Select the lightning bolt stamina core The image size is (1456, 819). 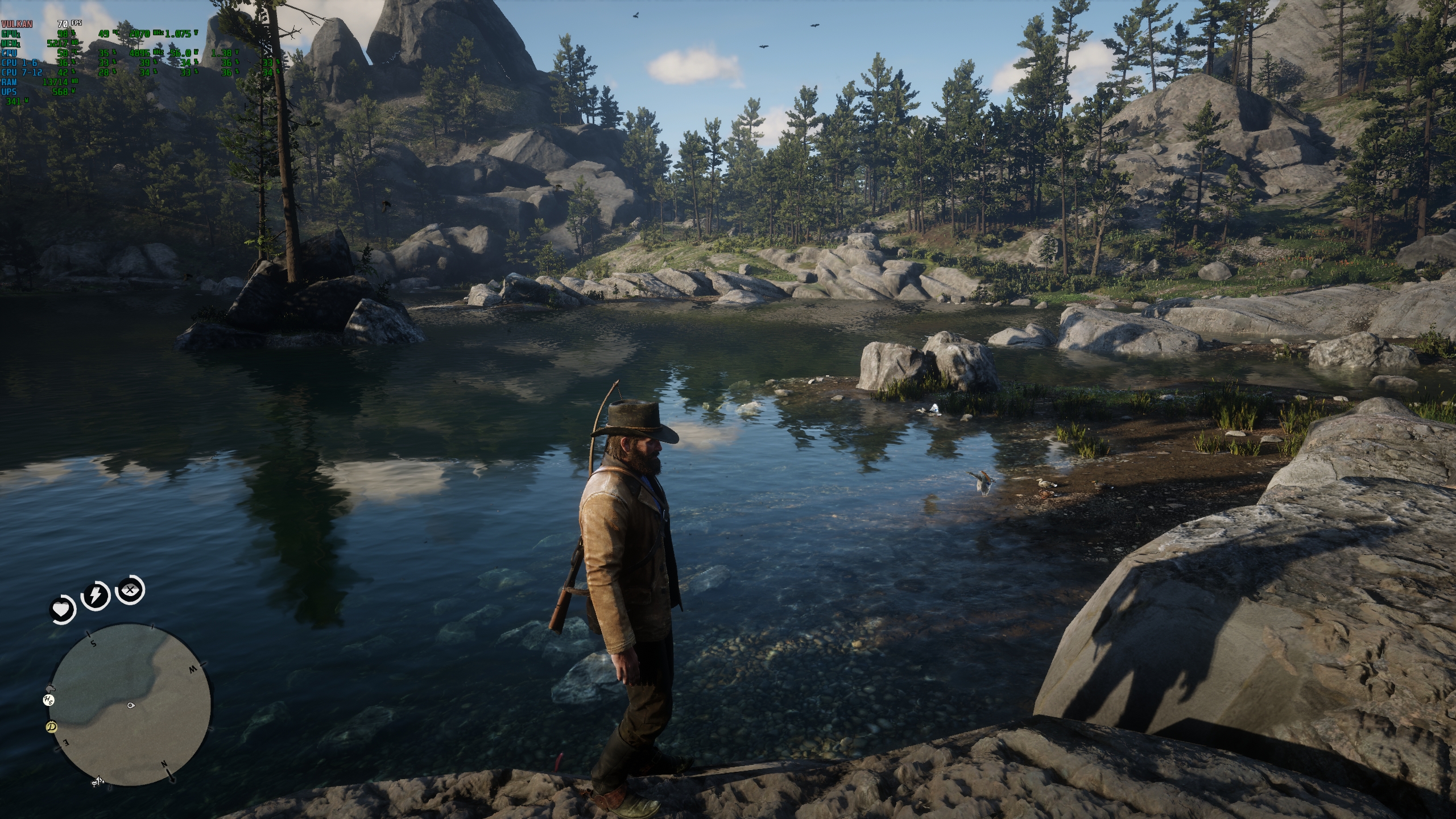[x=96, y=596]
